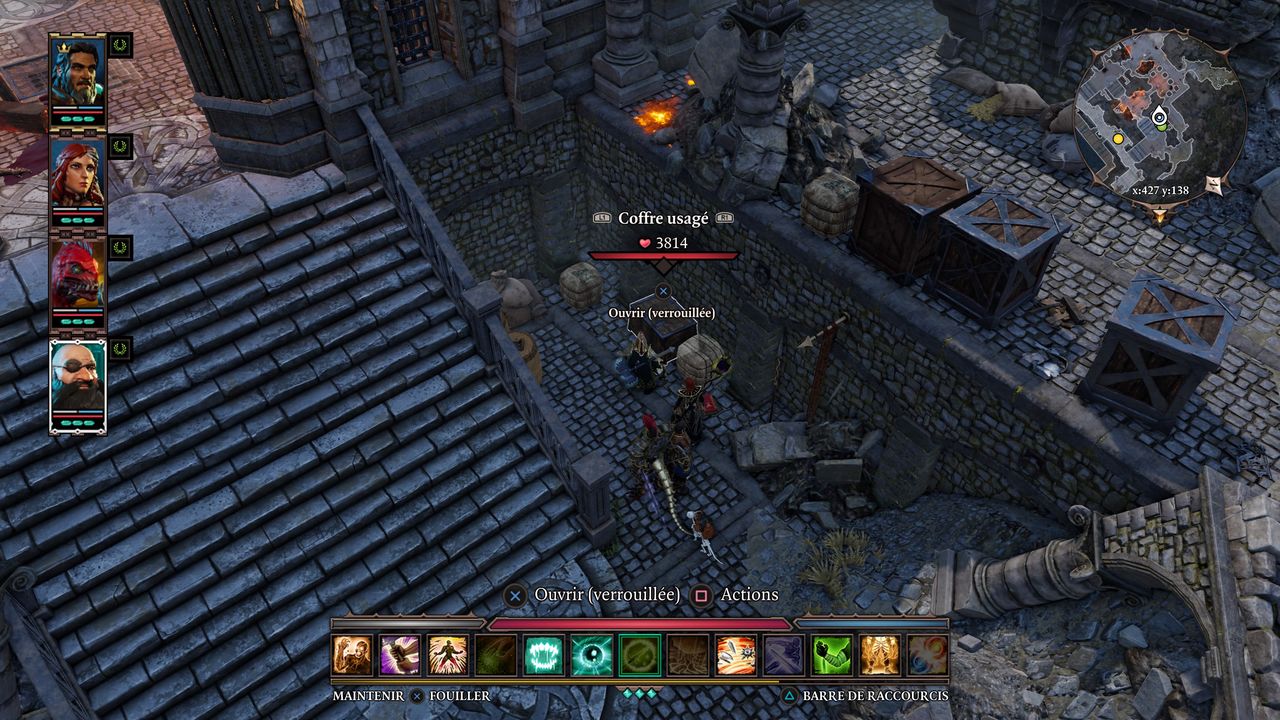1280x720 pixels.
Task: Activate the orange shouting figure skill
Action: pyautogui.click(x=352, y=655)
